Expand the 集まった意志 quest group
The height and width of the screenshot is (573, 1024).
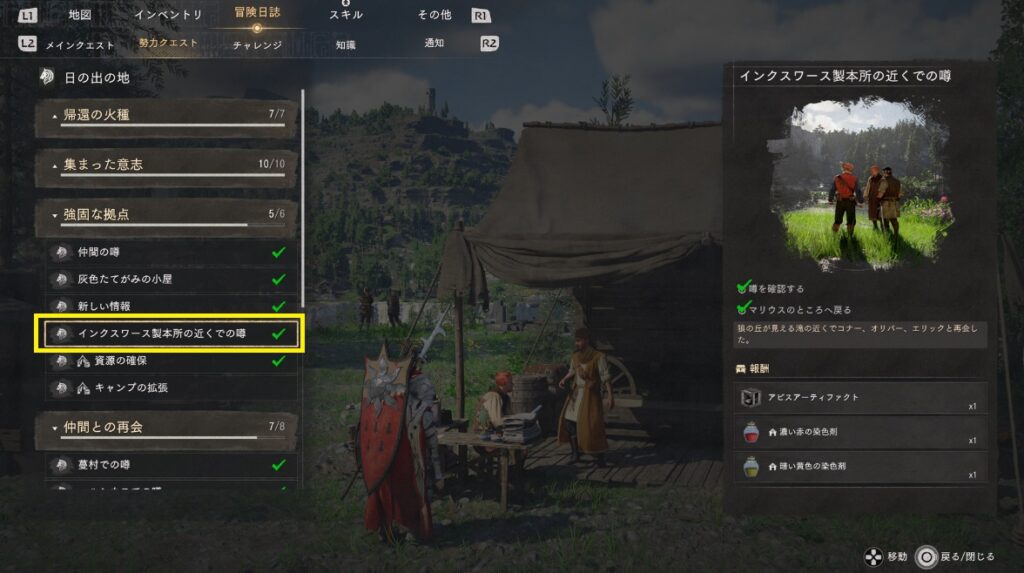167,166
